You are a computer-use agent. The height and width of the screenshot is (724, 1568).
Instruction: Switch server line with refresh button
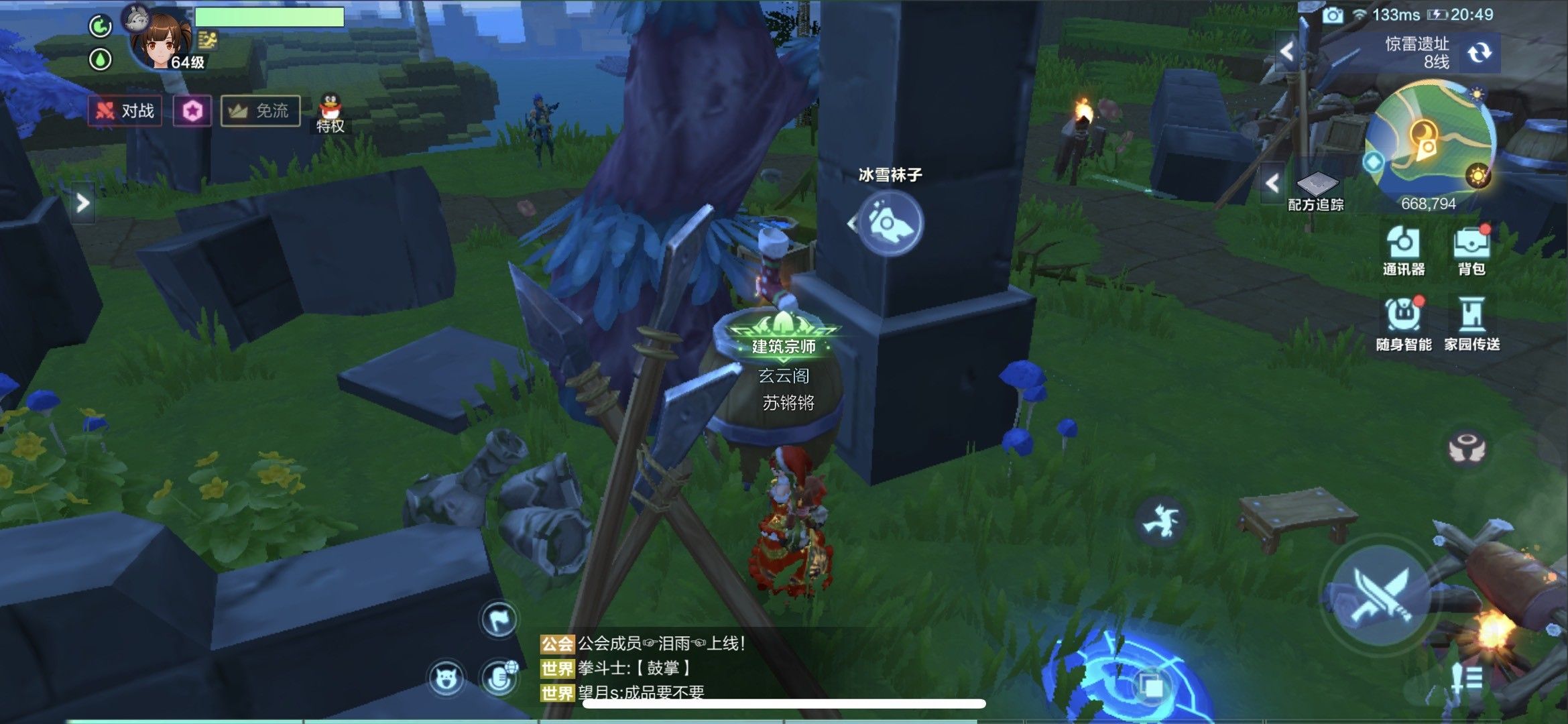1478,53
